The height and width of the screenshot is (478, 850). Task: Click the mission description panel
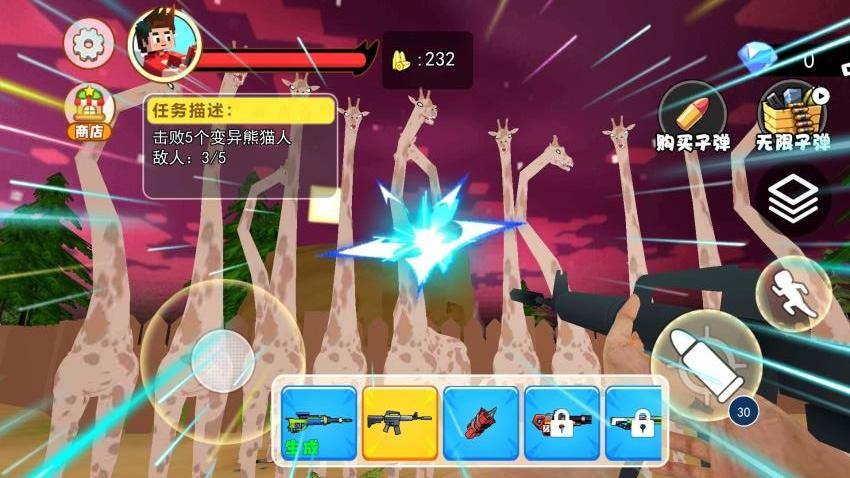tap(240, 146)
